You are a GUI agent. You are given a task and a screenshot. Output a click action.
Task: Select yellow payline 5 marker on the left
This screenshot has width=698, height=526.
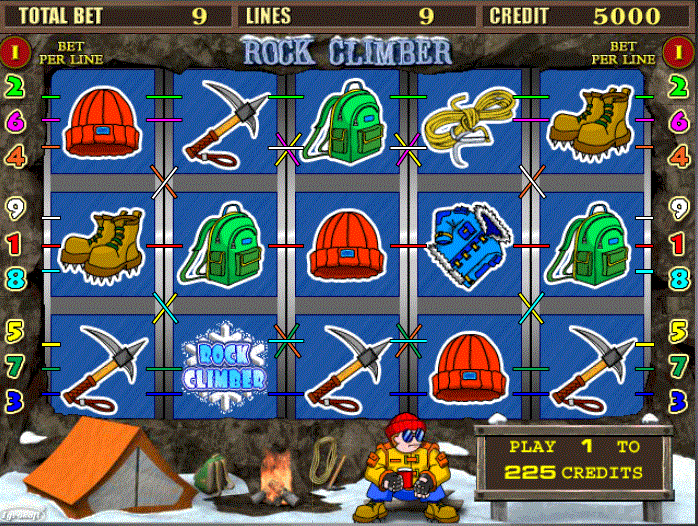(15, 330)
